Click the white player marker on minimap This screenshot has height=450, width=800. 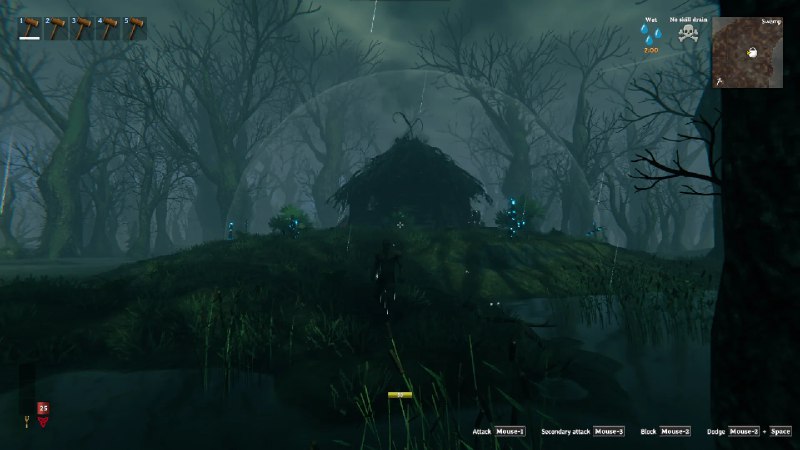752,53
